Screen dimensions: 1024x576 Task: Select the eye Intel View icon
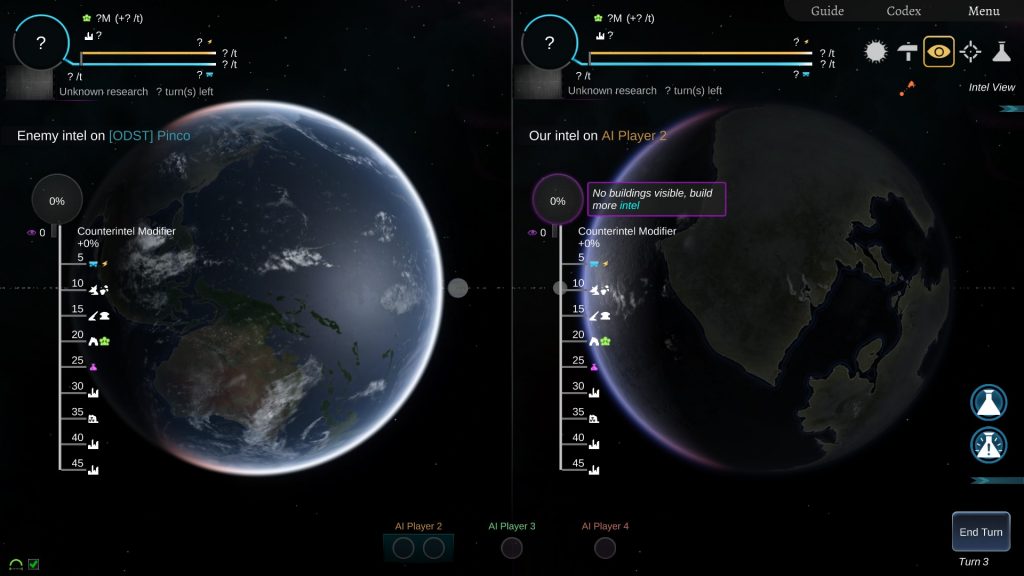point(938,51)
